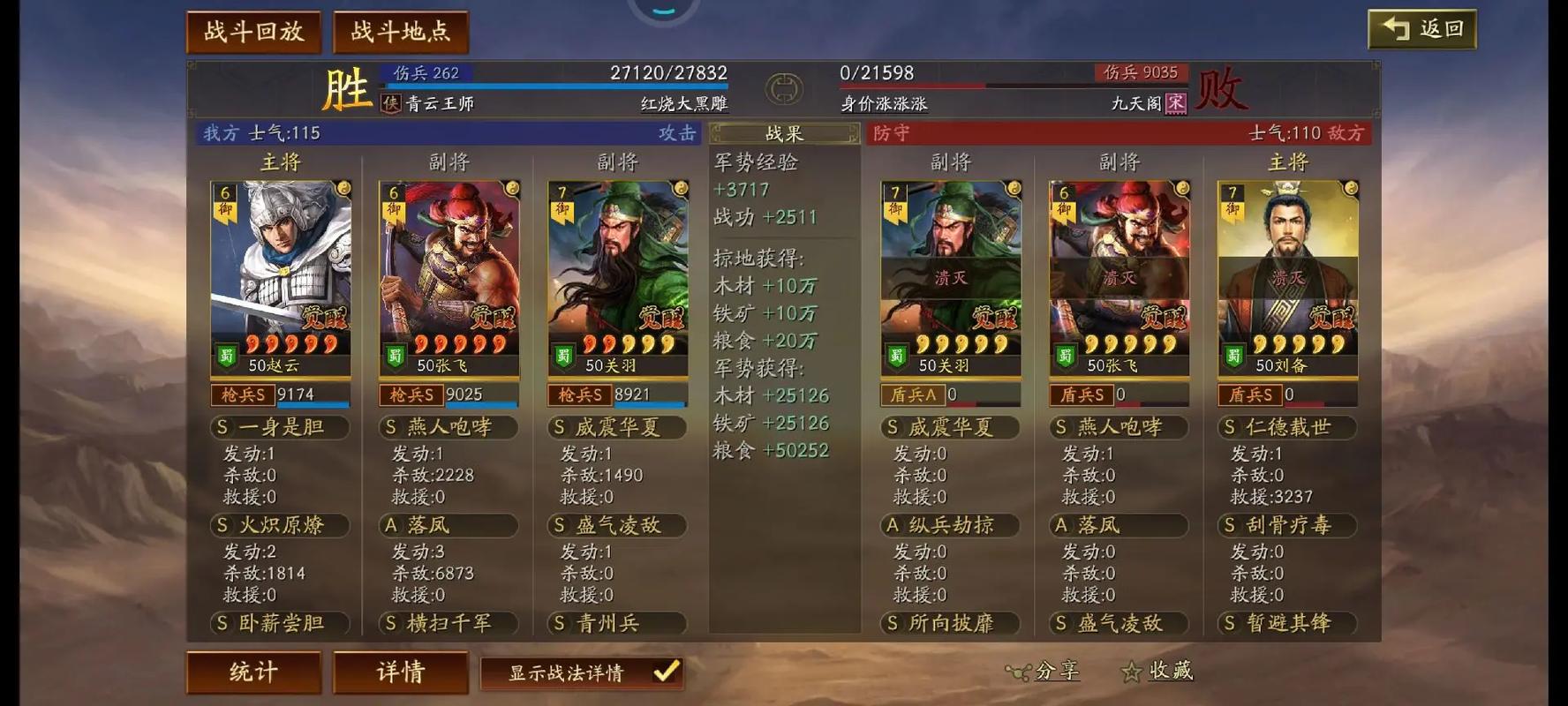Click the 宋 icon beside 九天阁
Image resolution: width=1568 pixels, height=706 pixels.
pos(1174,103)
